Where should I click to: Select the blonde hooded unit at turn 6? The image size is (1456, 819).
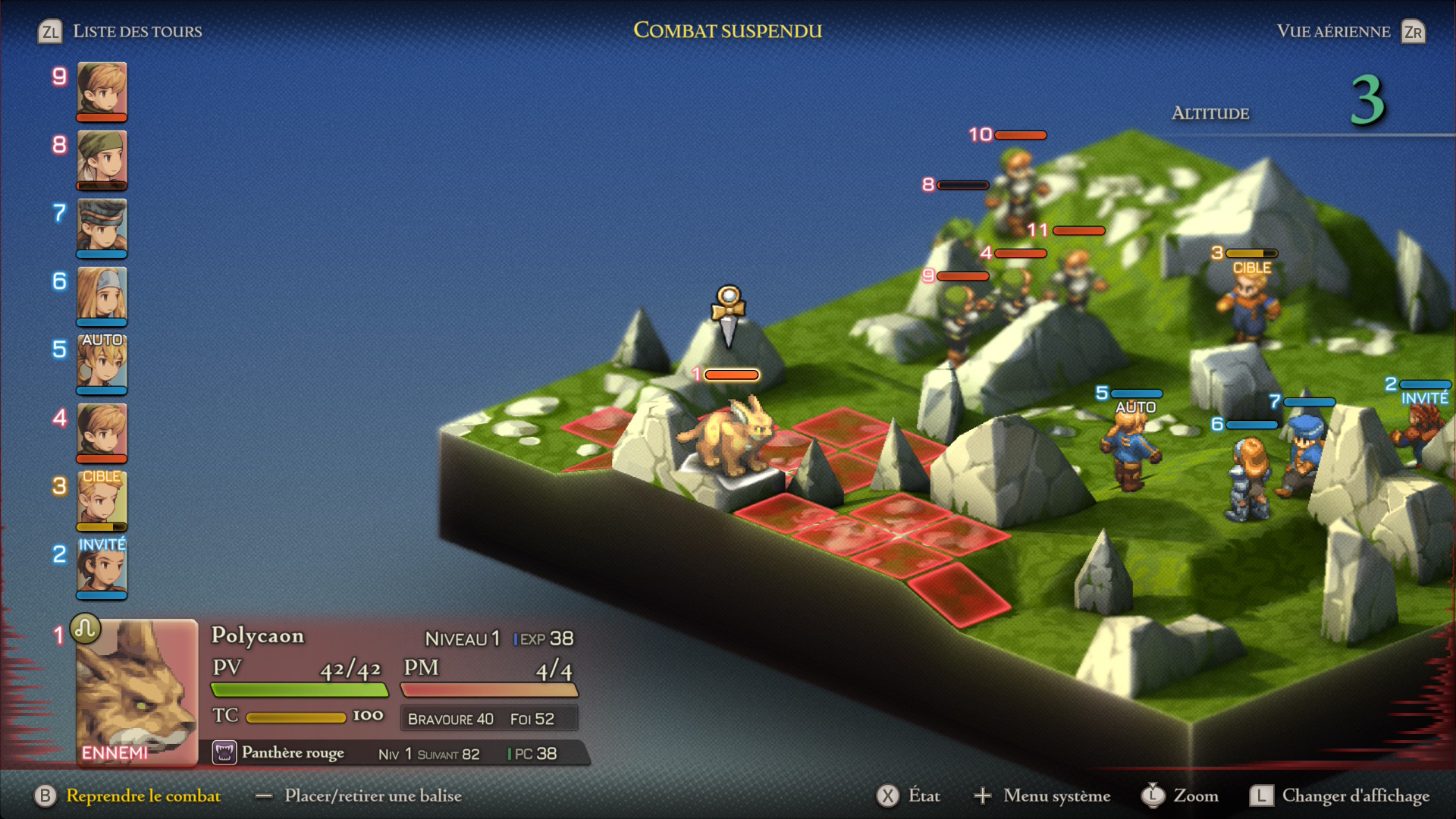tap(102, 294)
